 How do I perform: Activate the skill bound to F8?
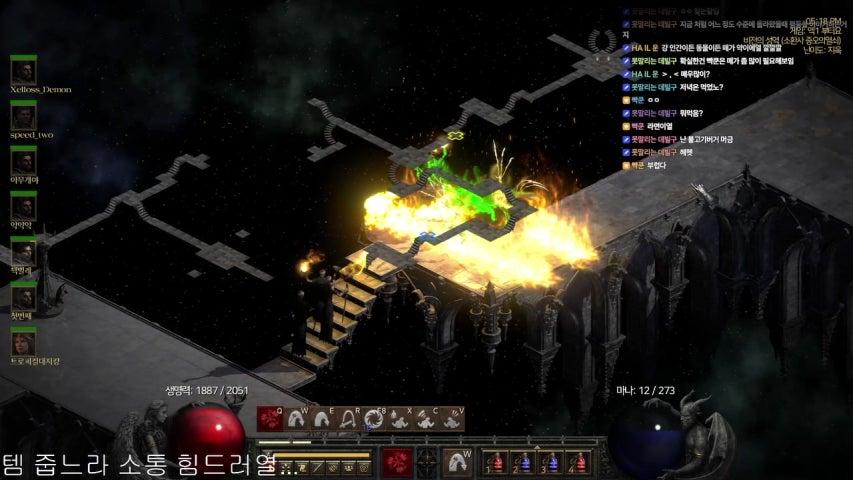[x=373, y=420]
